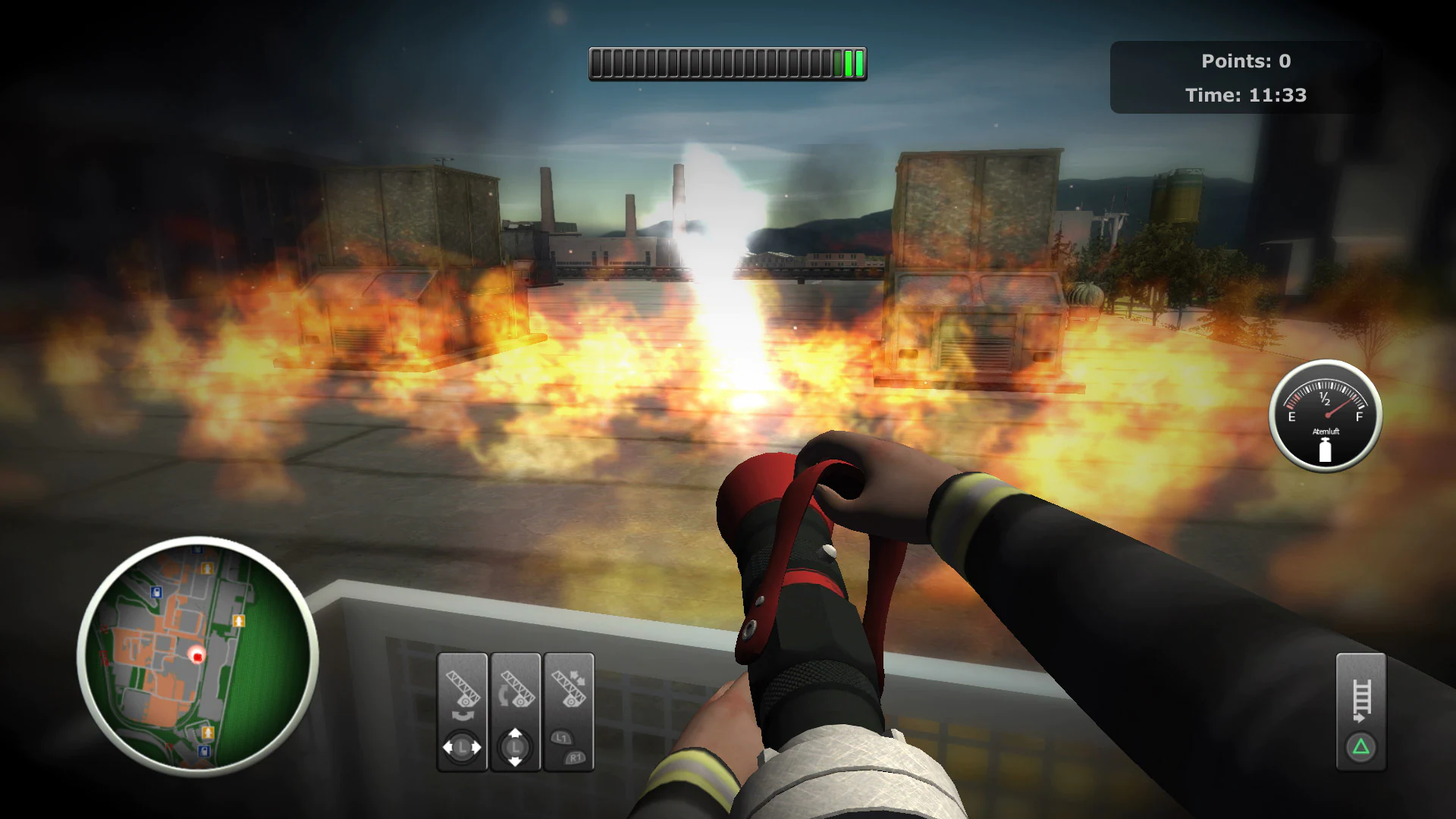
Task: Toggle the L1 shoulder button prompt
Action: tap(562, 737)
